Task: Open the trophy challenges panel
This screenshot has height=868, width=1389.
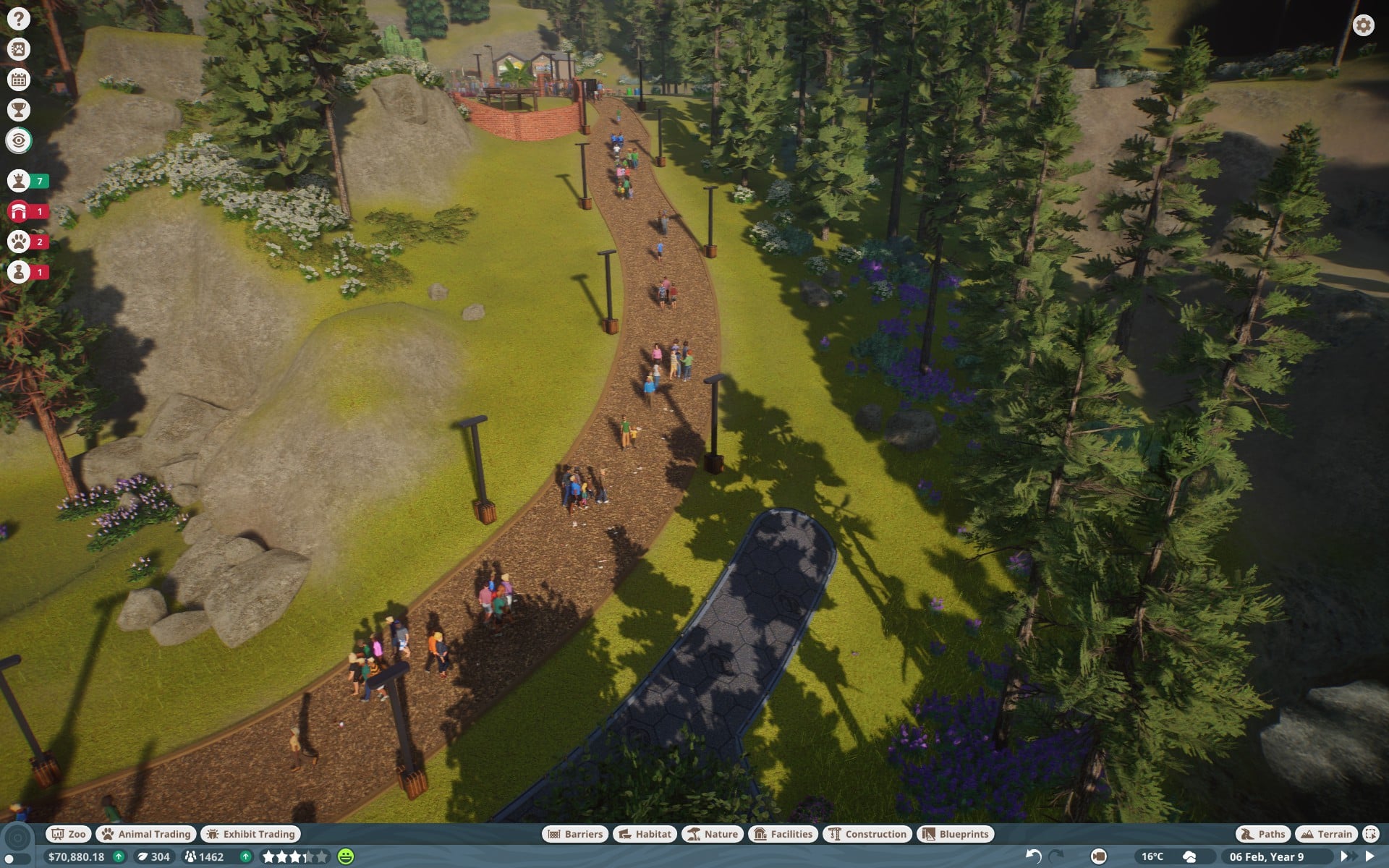Action: click(19, 110)
